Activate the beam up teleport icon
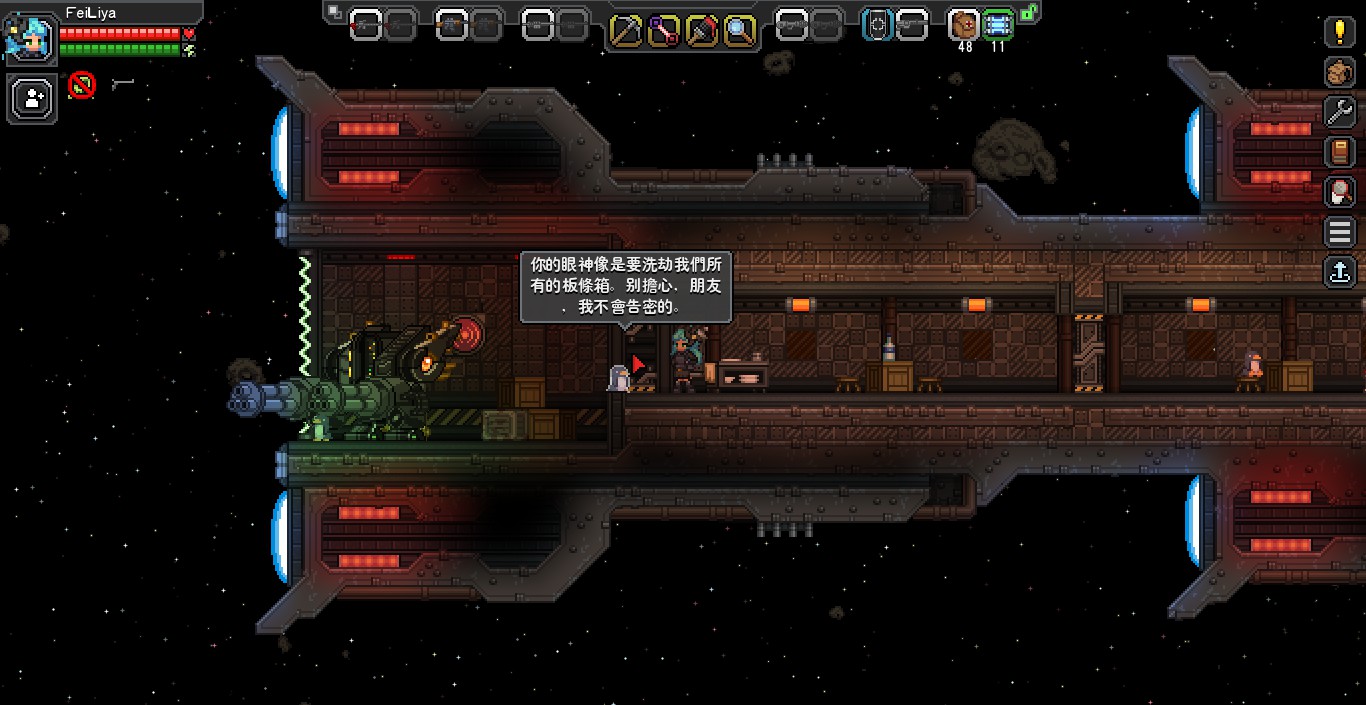 click(x=1339, y=271)
